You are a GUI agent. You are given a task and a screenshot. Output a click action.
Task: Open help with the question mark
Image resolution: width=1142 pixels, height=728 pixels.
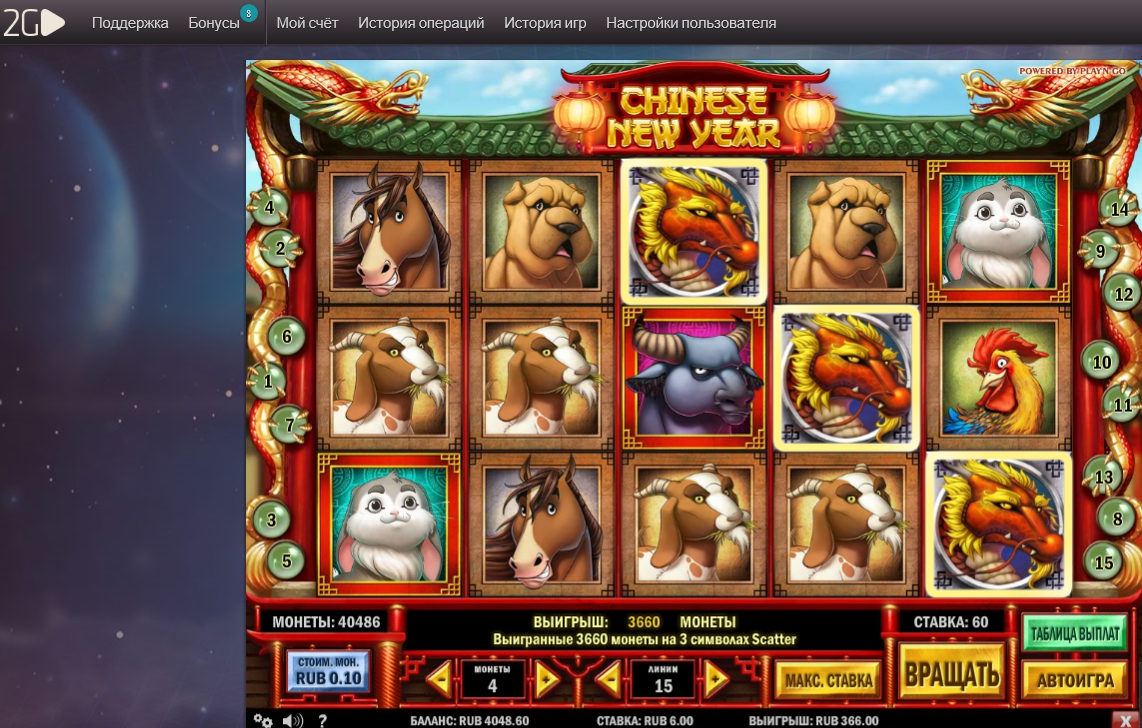[x=322, y=720]
